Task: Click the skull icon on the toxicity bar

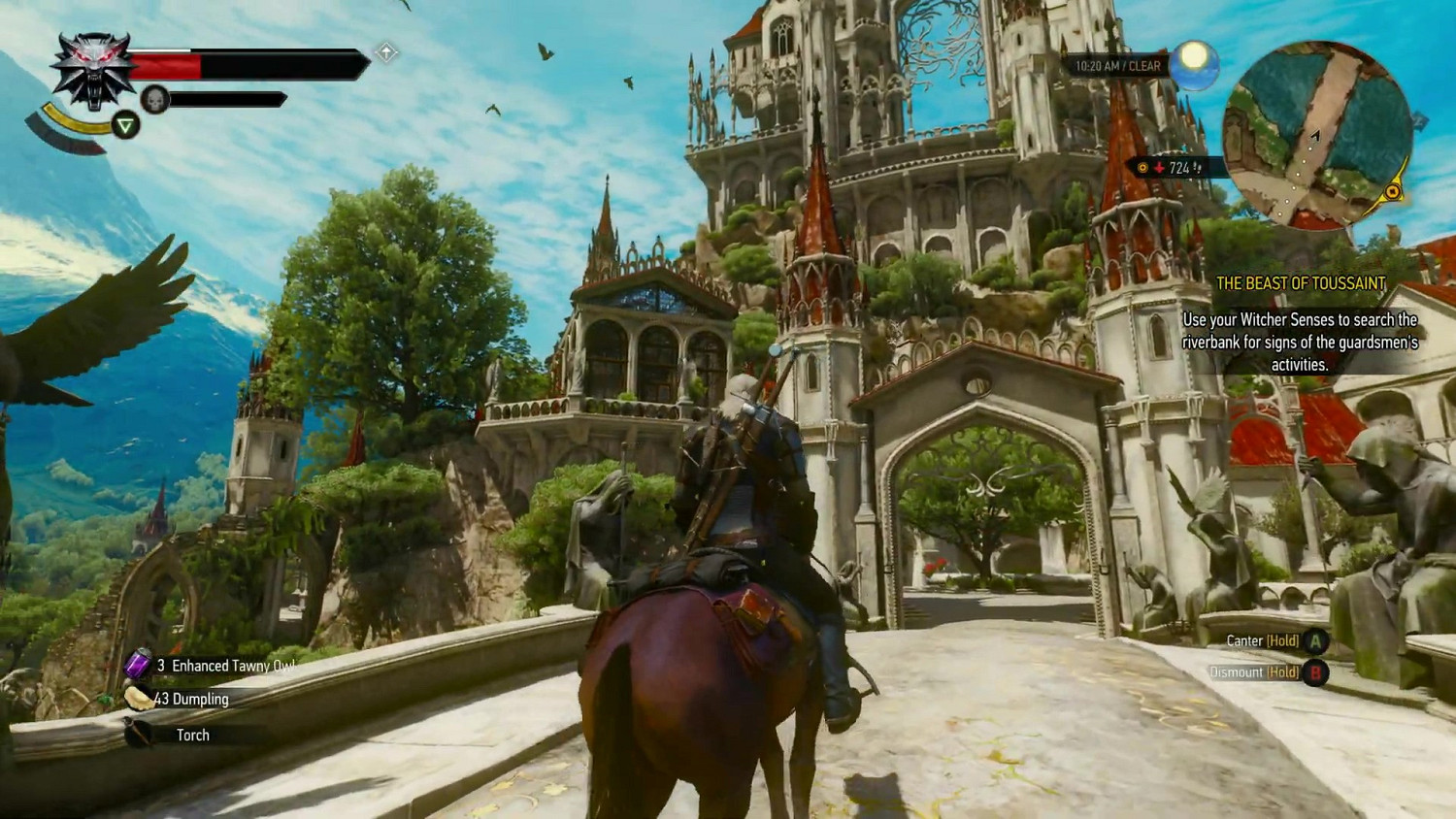Action: coord(155,96)
